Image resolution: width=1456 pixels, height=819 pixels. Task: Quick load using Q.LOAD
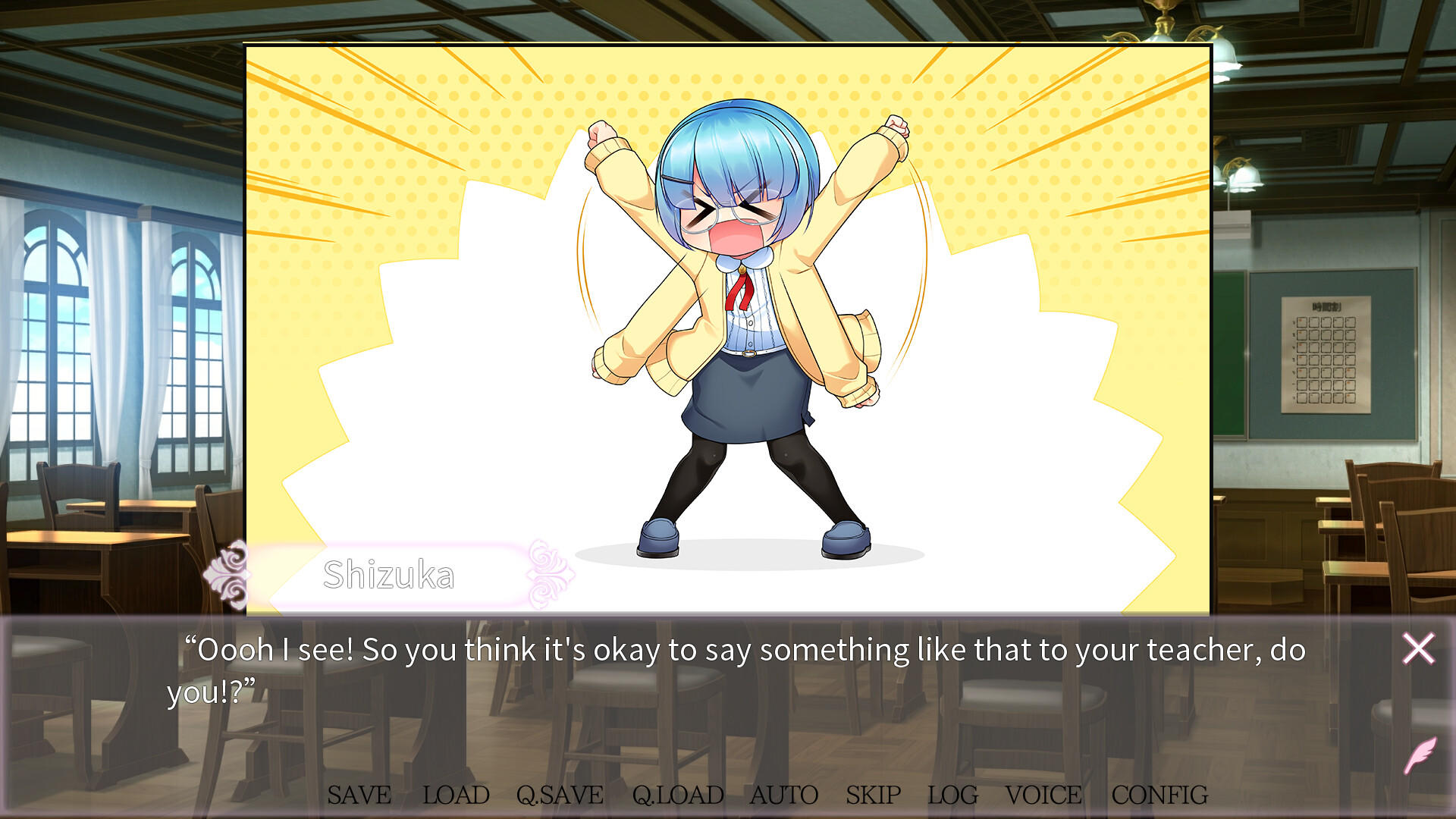pos(679,795)
